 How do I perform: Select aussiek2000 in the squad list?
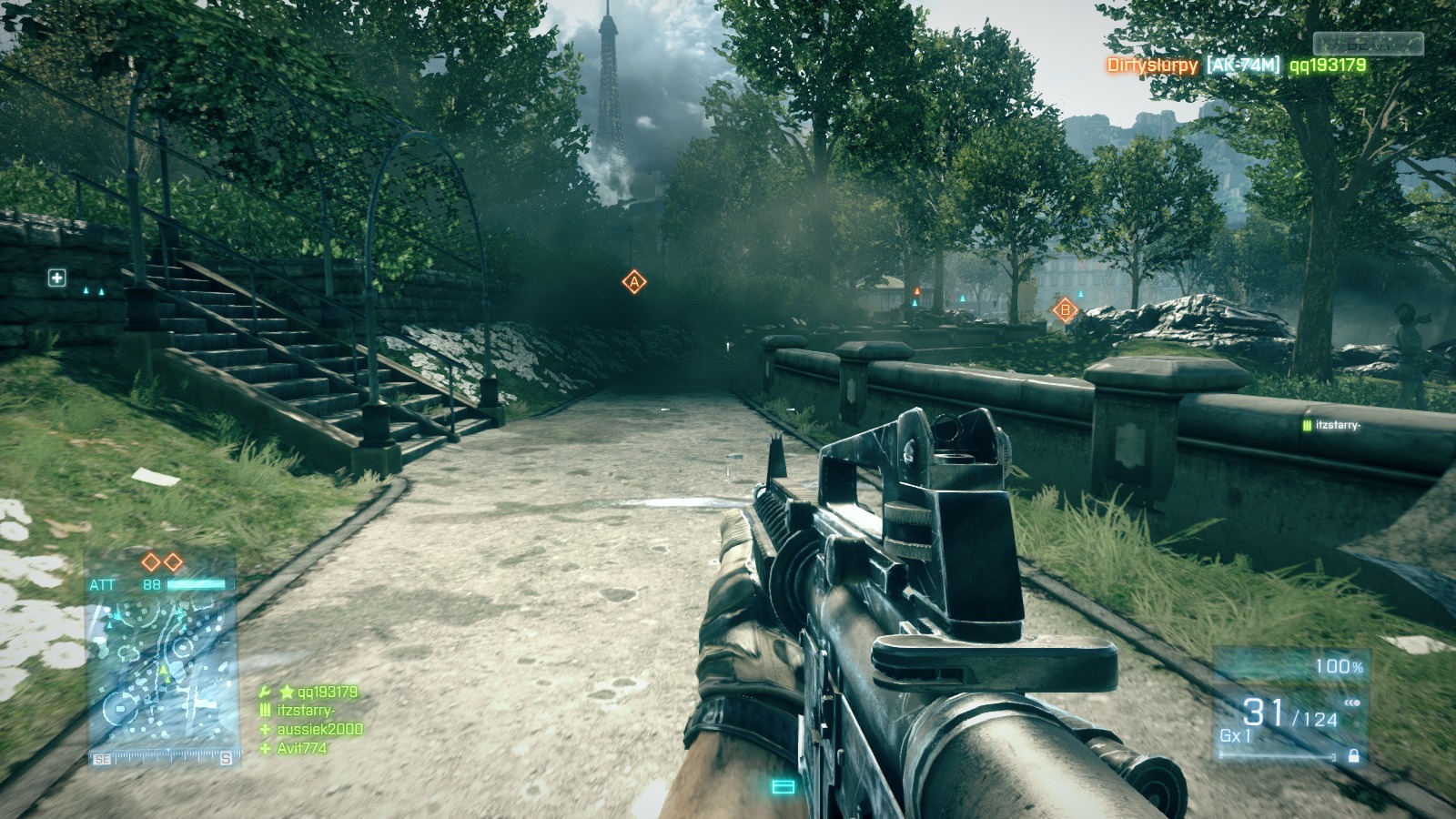(319, 729)
